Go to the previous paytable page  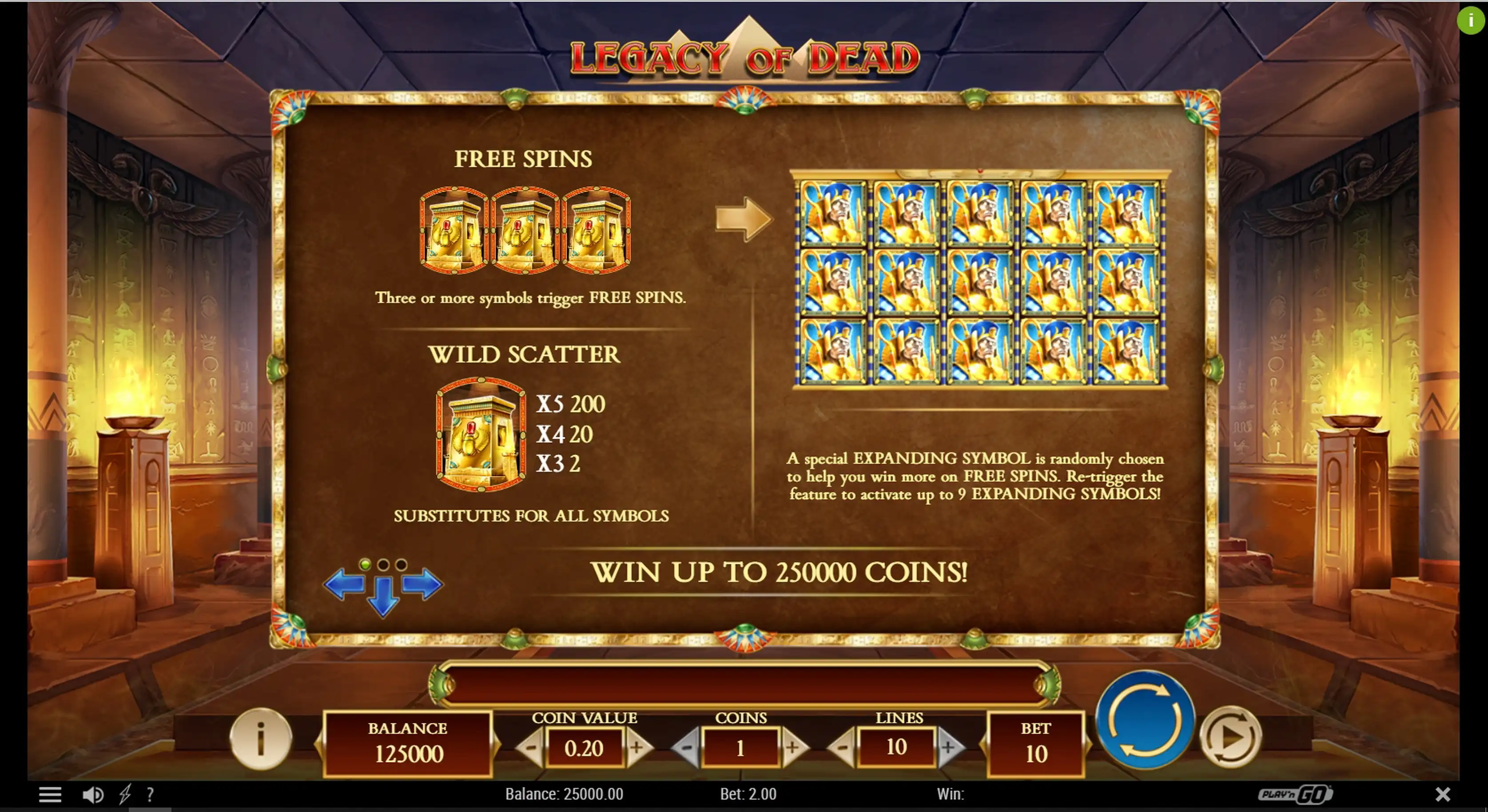click(x=344, y=585)
